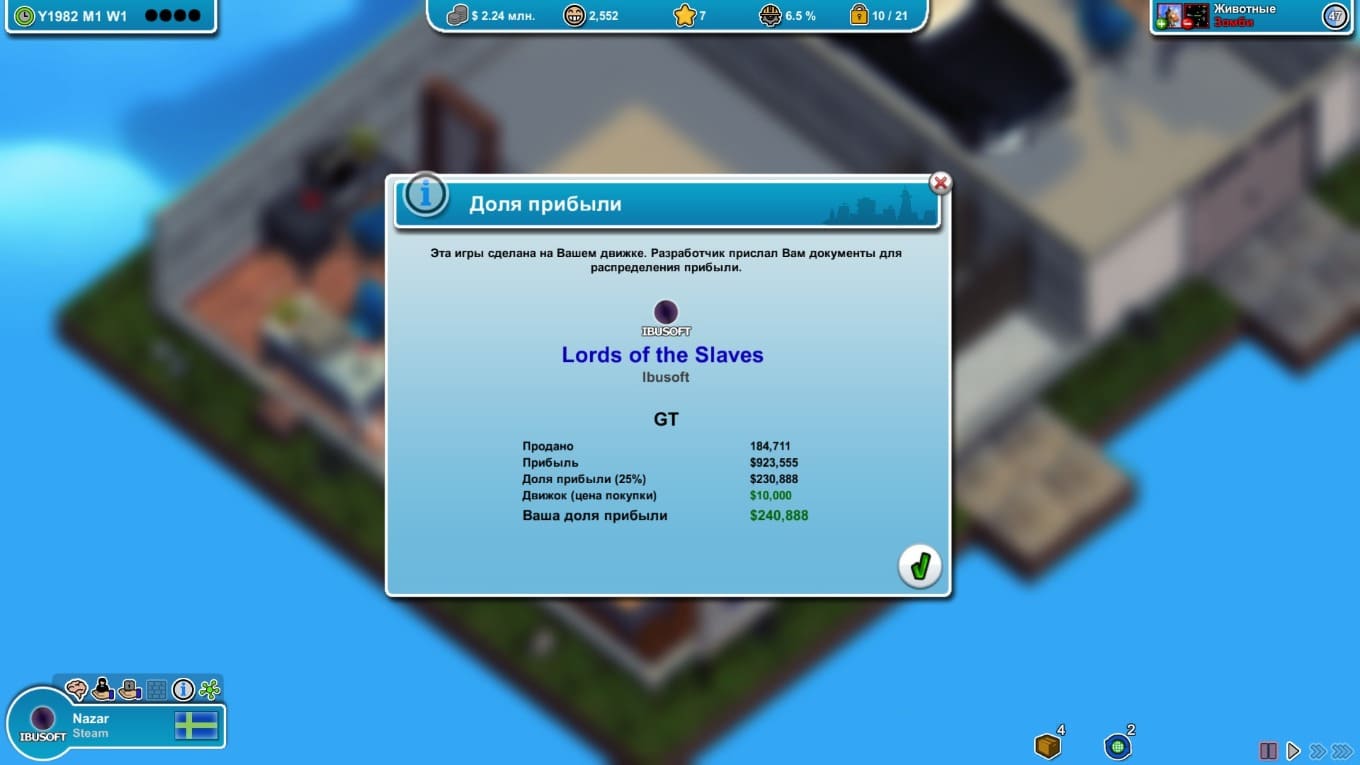This screenshot has width=1360, height=765.
Task: Open the green globe notifications icon
Action: [1117, 746]
